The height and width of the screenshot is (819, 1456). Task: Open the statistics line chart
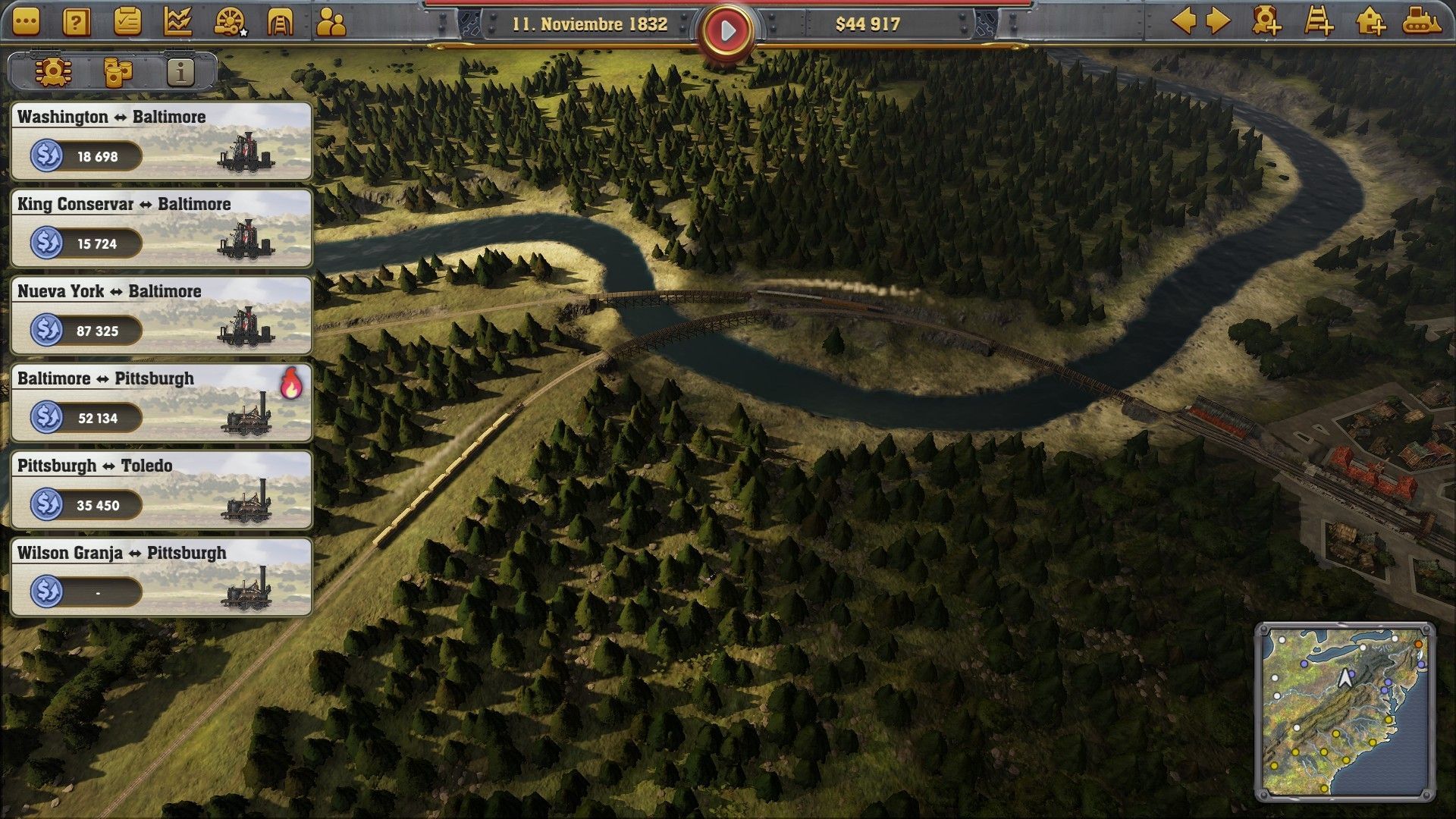177,22
